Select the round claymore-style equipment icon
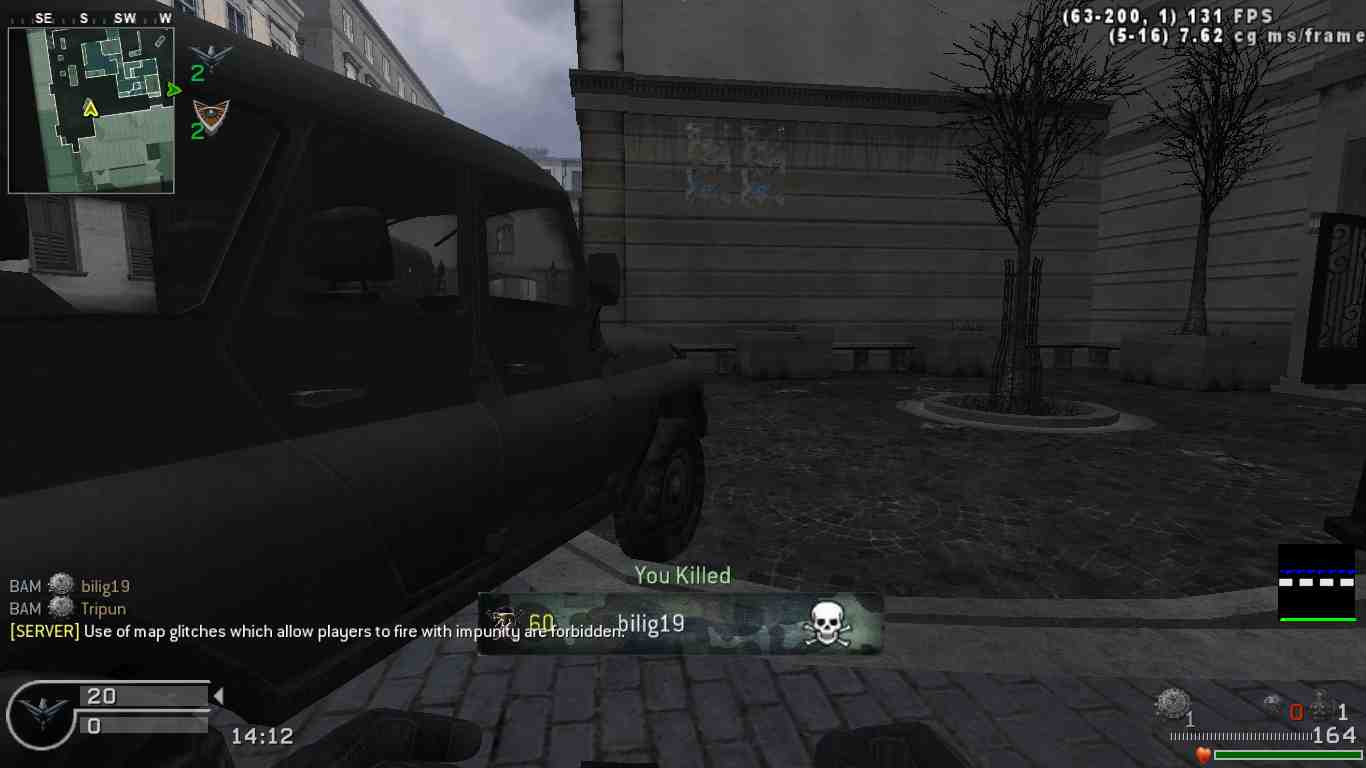The image size is (1366, 768). [x=1171, y=705]
